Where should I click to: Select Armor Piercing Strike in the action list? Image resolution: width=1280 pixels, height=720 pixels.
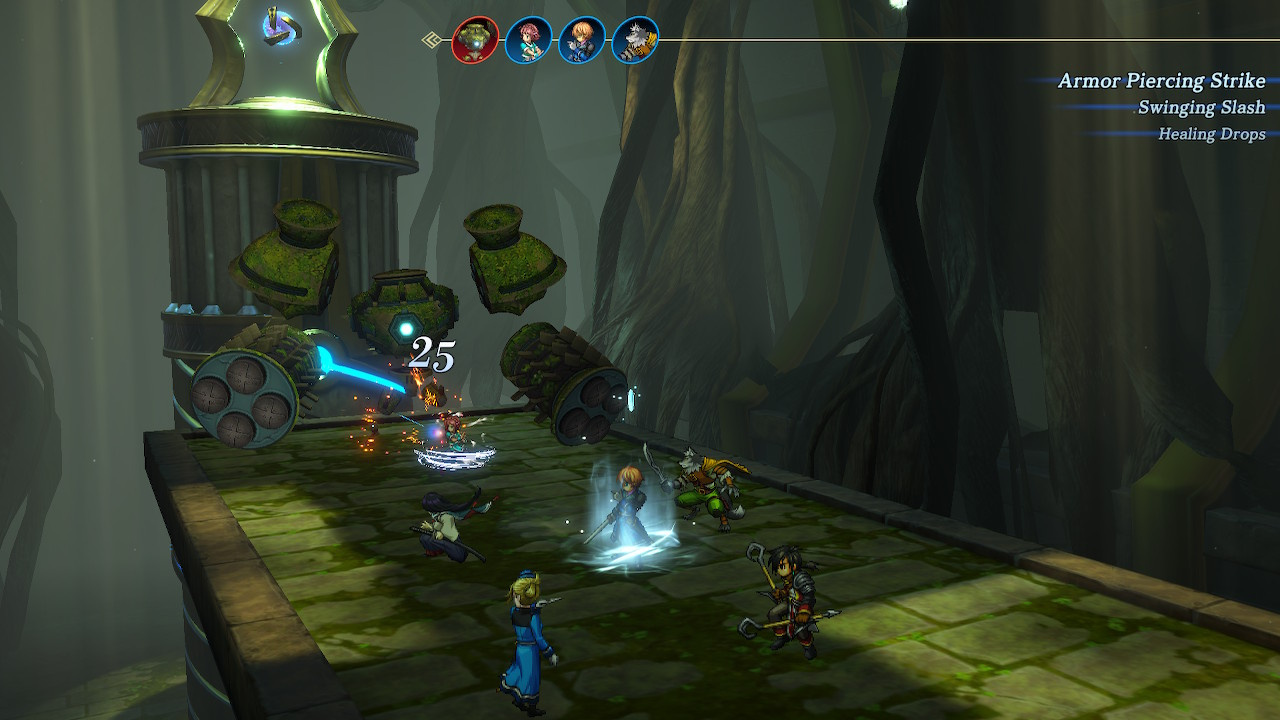click(1161, 81)
